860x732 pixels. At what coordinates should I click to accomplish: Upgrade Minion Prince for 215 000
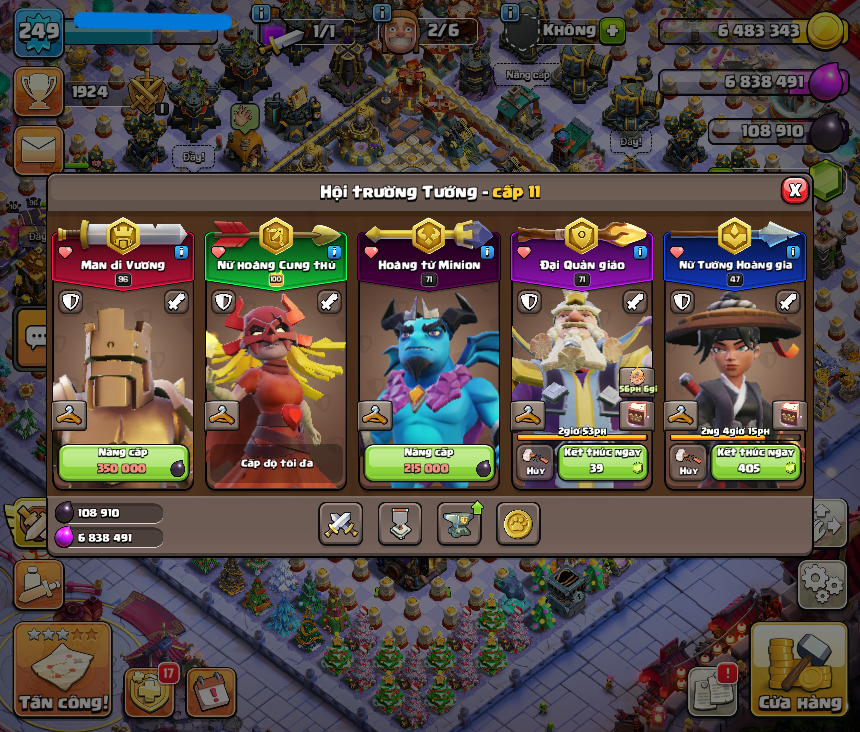click(x=429, y=462)
